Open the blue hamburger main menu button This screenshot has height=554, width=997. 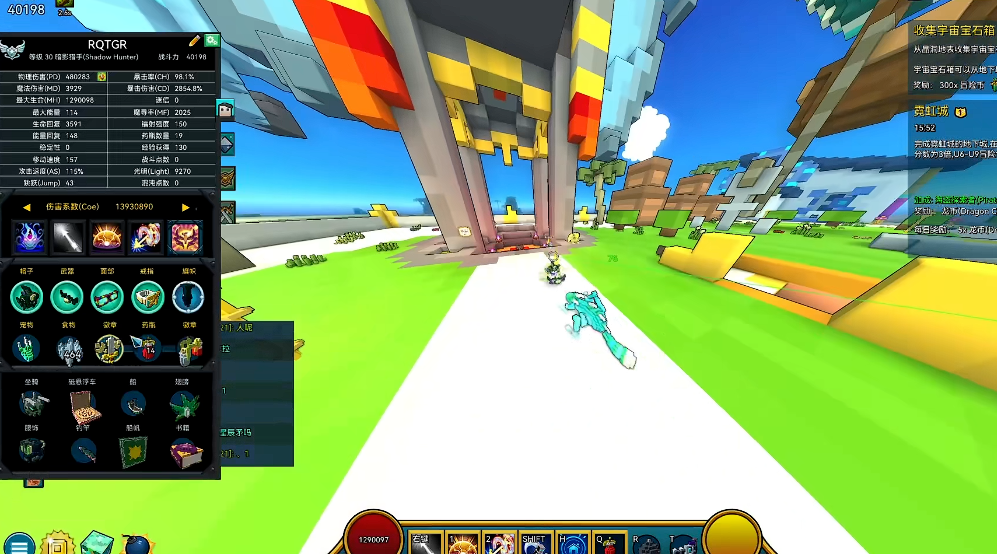click(20, 544)
